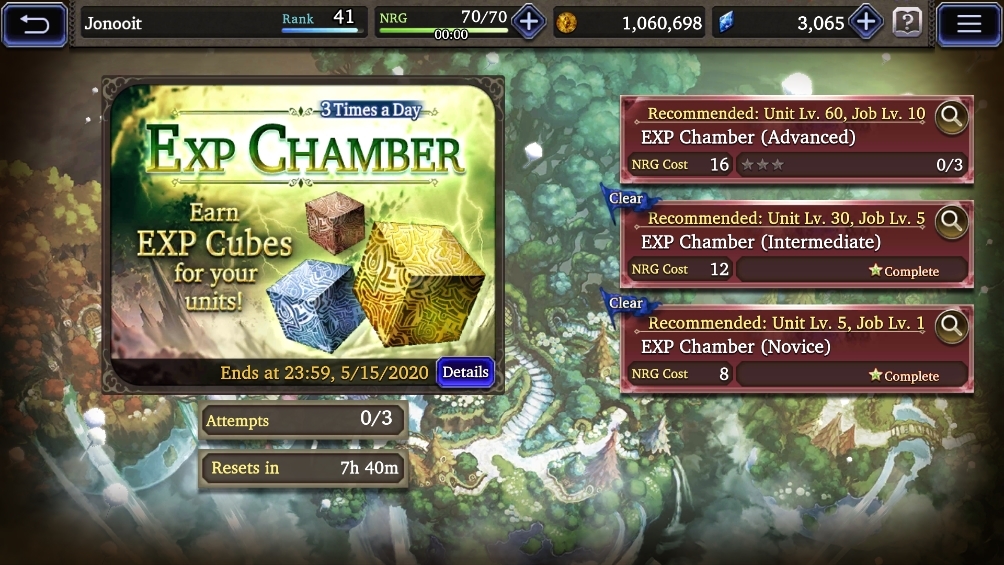This screenshot has height=565, width=1004.
Task: Inspect Novice chamber with magnifier icon
Action: 951,326
